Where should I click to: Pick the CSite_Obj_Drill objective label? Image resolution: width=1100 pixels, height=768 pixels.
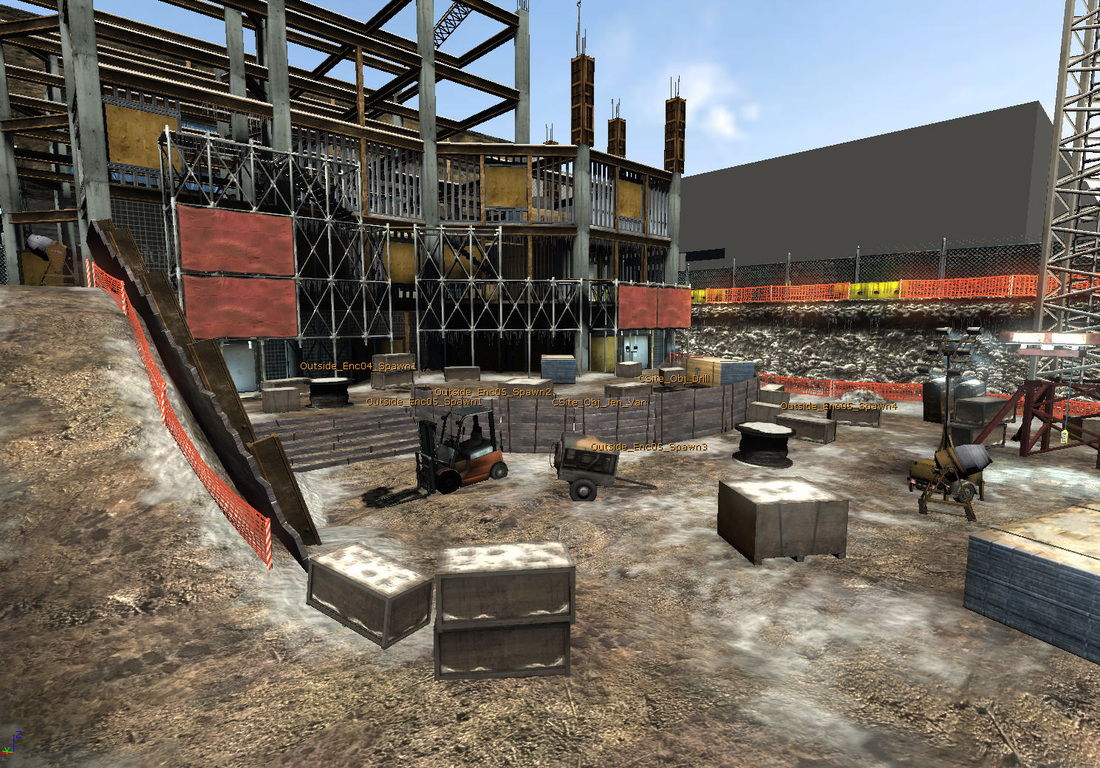pyautogui.click(x=675, y=379)
